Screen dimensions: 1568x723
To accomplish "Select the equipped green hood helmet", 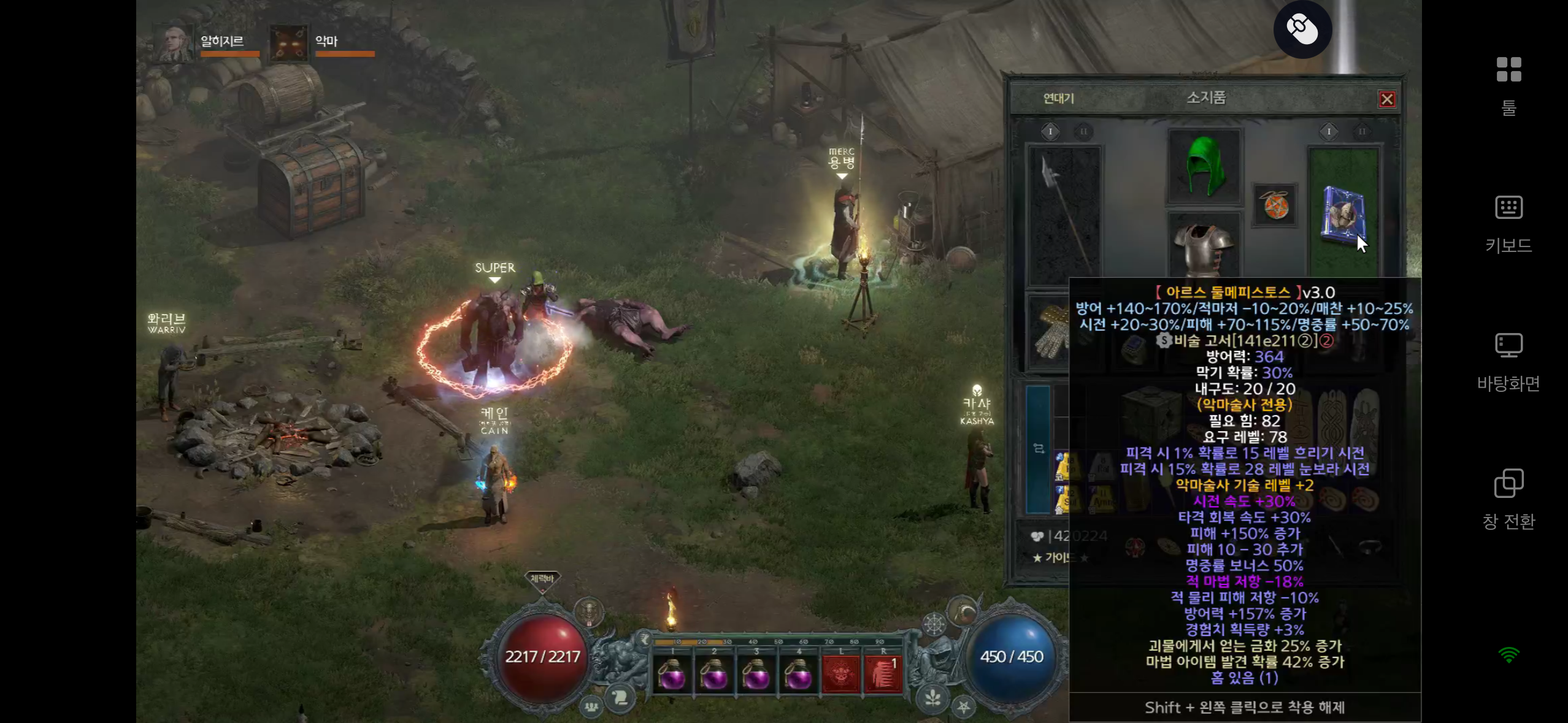I will coord(1204,166).
